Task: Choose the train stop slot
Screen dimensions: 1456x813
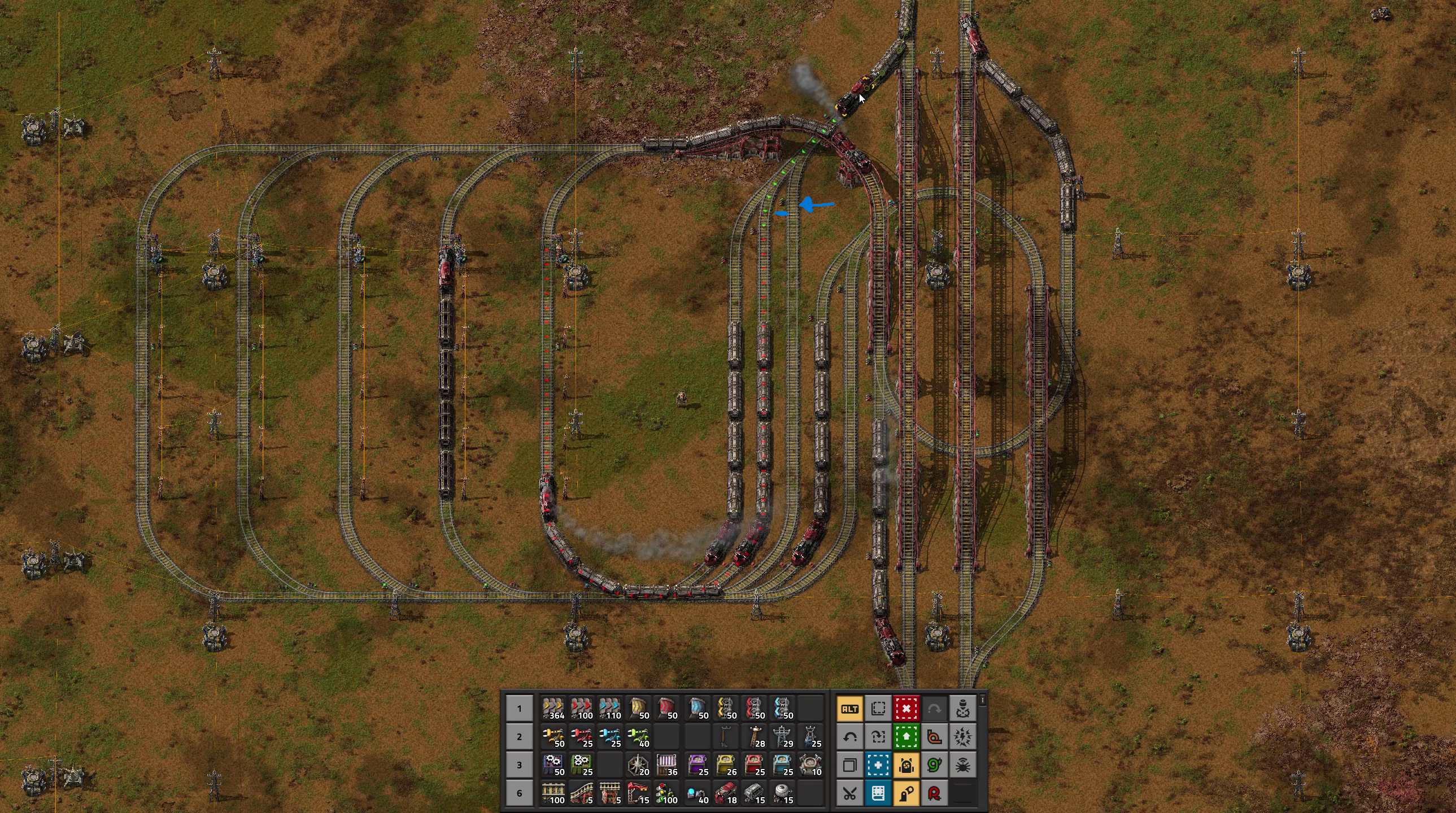Action: (639, 793)
